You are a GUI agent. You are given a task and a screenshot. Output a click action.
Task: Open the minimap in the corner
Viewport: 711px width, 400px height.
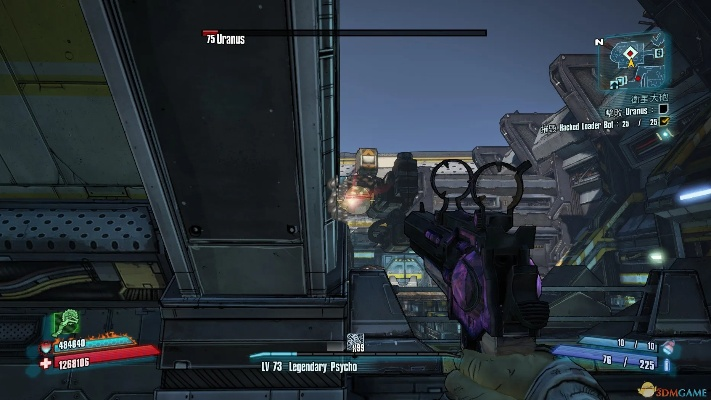coord(631,62)
